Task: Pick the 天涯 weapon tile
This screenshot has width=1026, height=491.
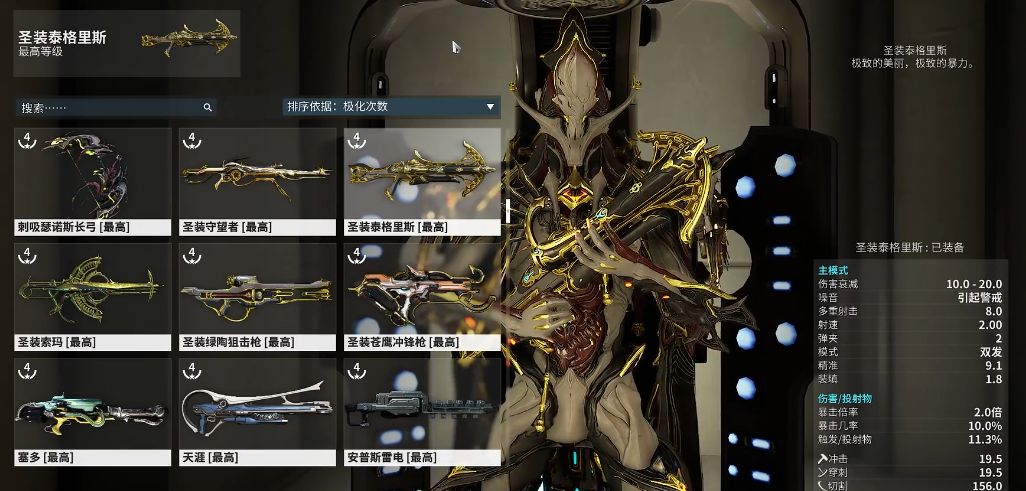Action: point(257,411)
